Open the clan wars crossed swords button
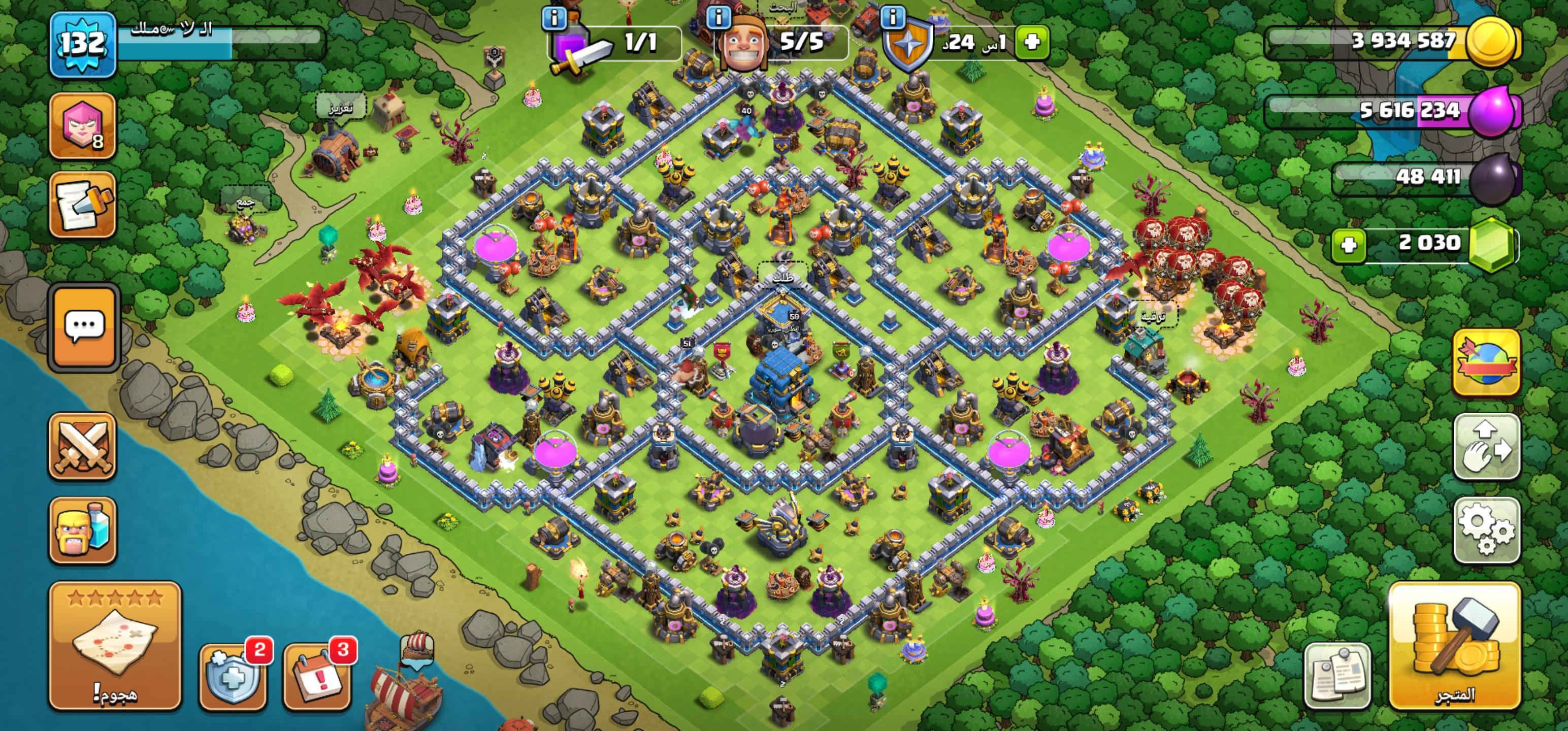The image size is (1568, 731). [82, 446]
